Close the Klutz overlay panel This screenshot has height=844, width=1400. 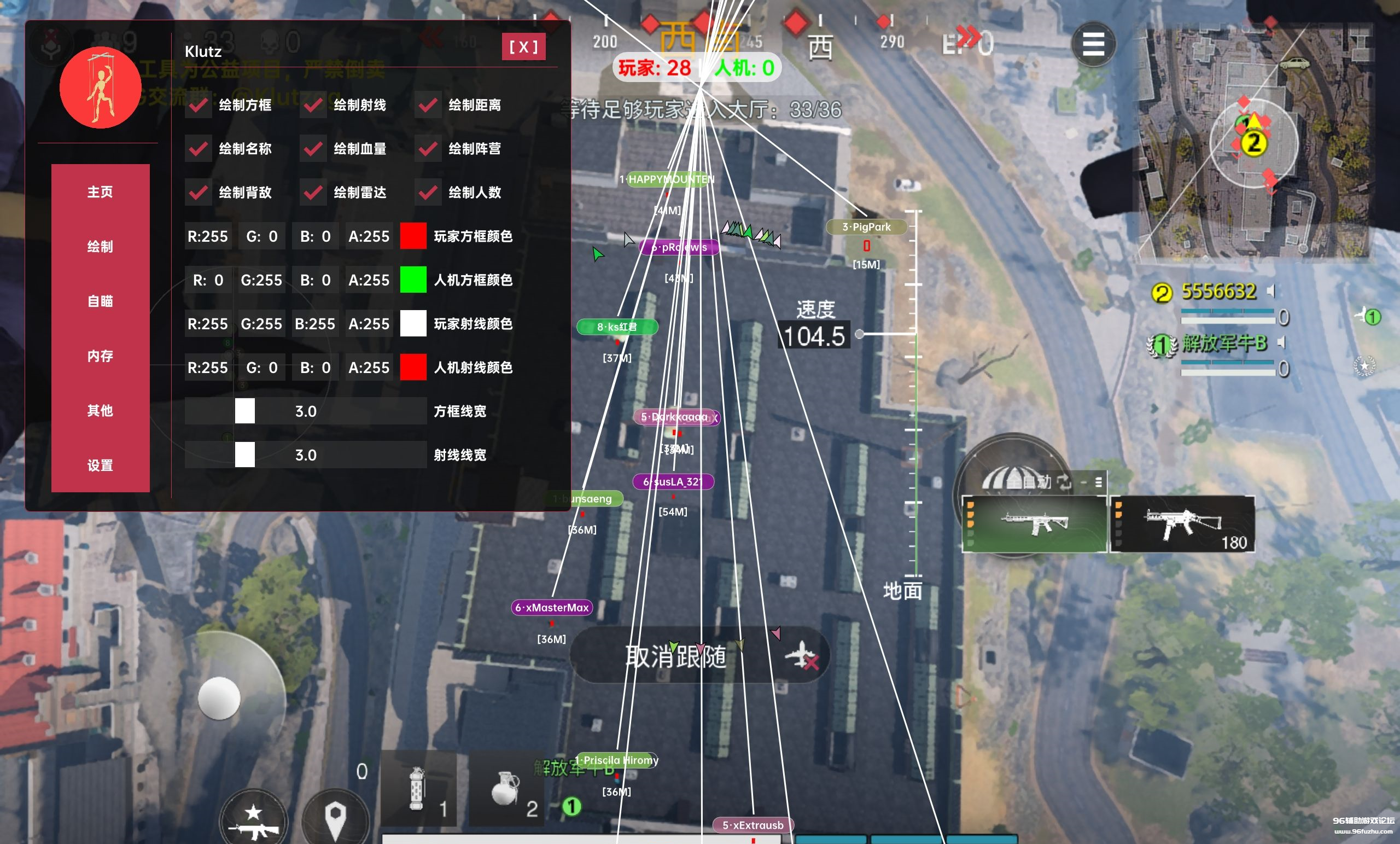tap(523, 46)
